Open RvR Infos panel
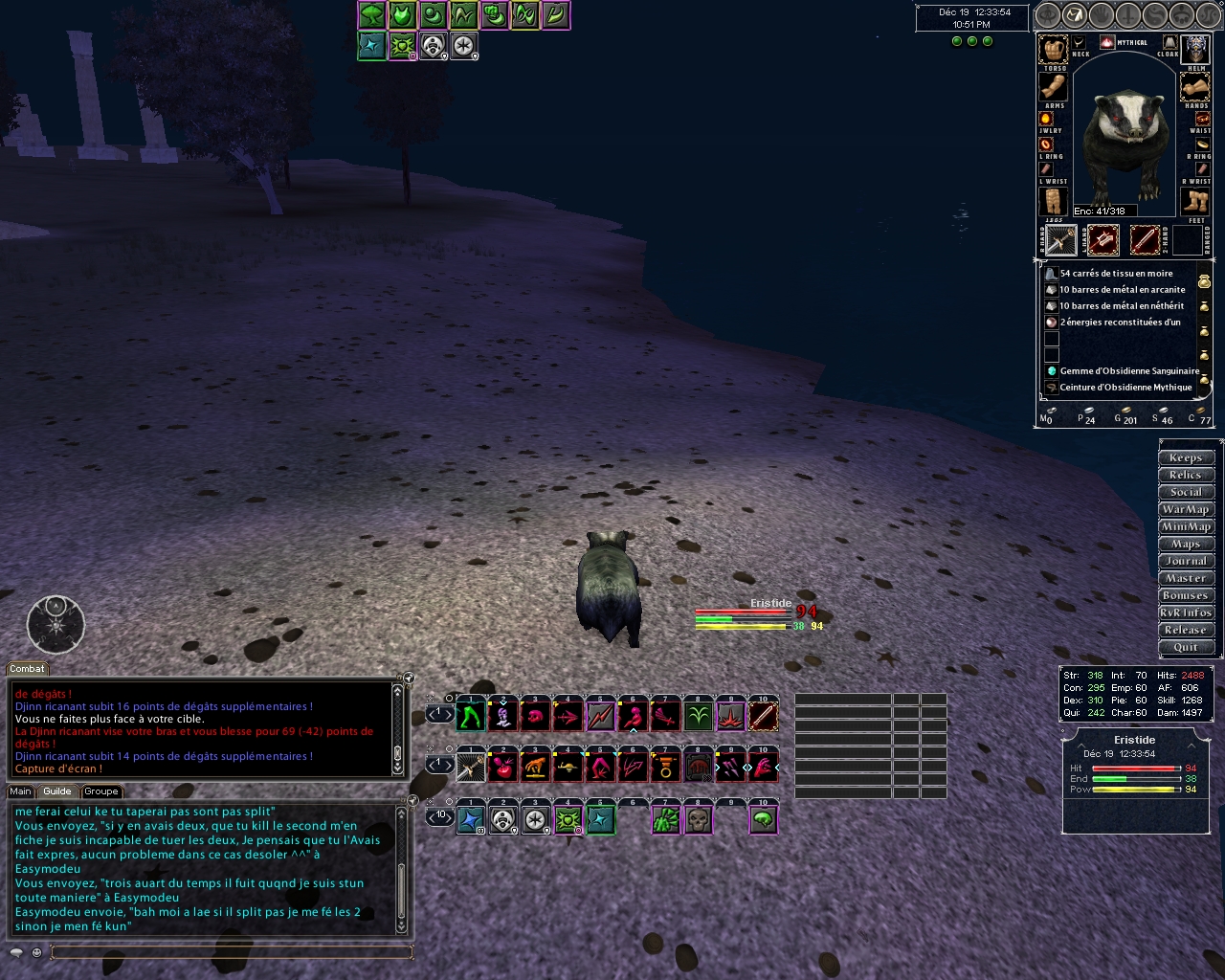The height and width of the screenshot is (980, 1225). click(x=1186, y=612)
